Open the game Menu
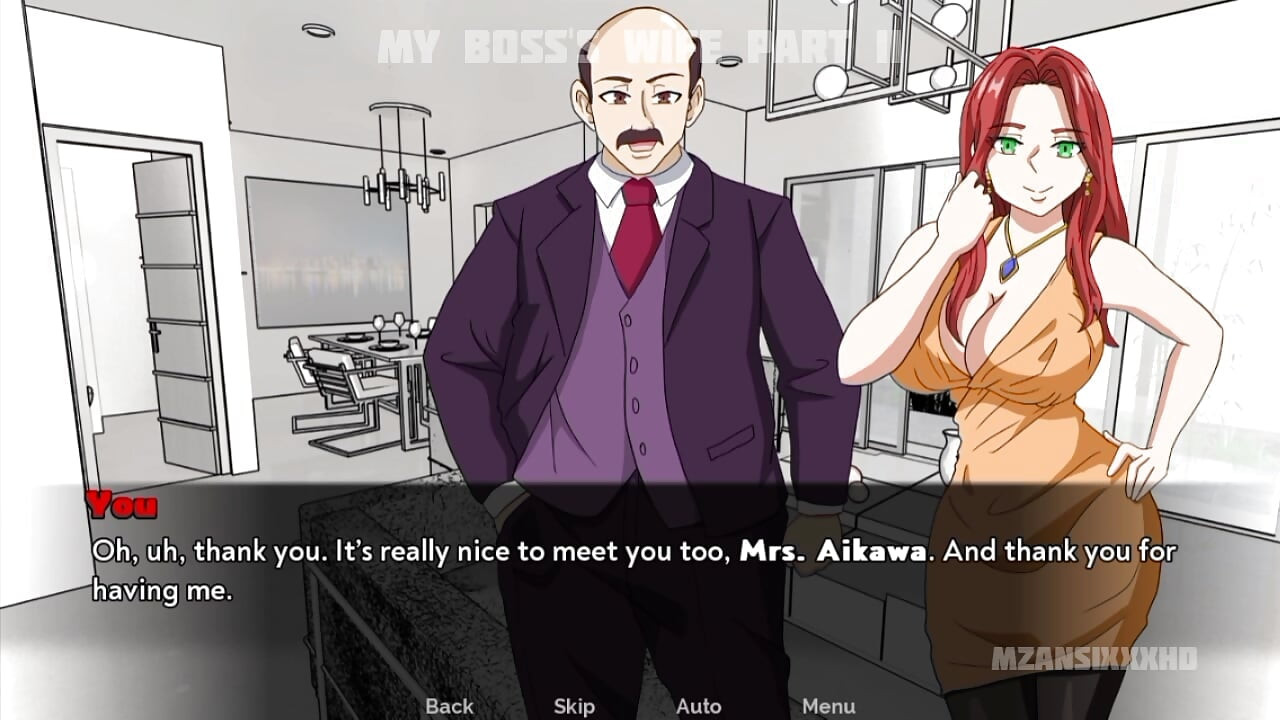 tap(829, 706)
